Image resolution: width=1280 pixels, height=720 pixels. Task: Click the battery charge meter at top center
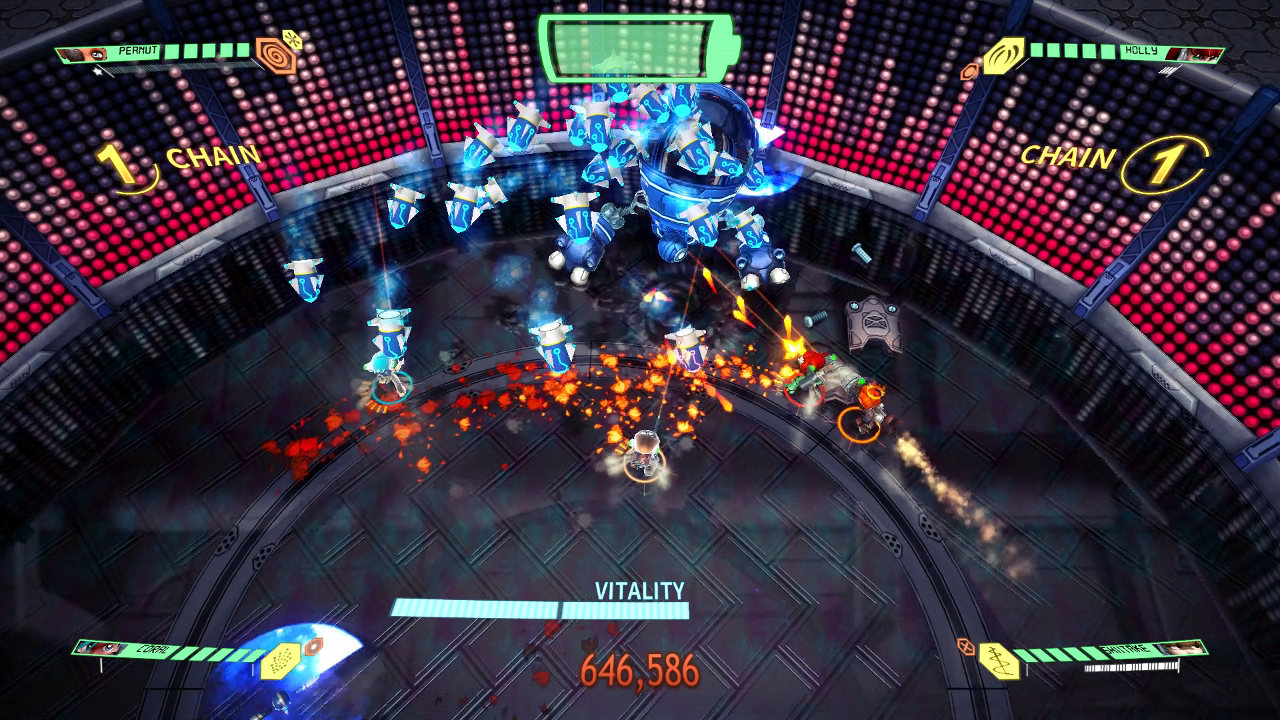point(635,47)
